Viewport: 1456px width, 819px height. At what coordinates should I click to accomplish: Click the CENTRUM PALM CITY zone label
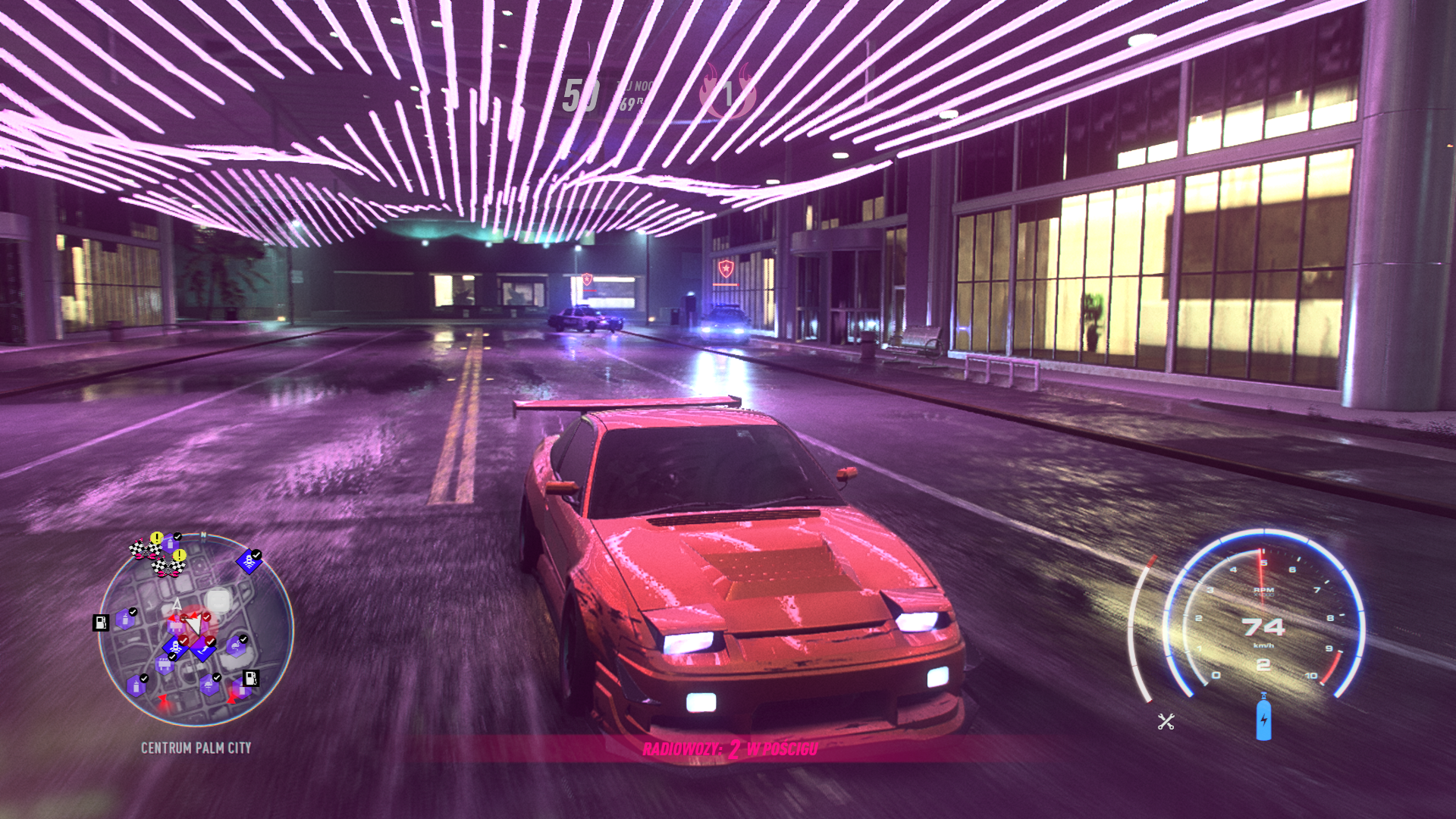(x=196, y=747)
